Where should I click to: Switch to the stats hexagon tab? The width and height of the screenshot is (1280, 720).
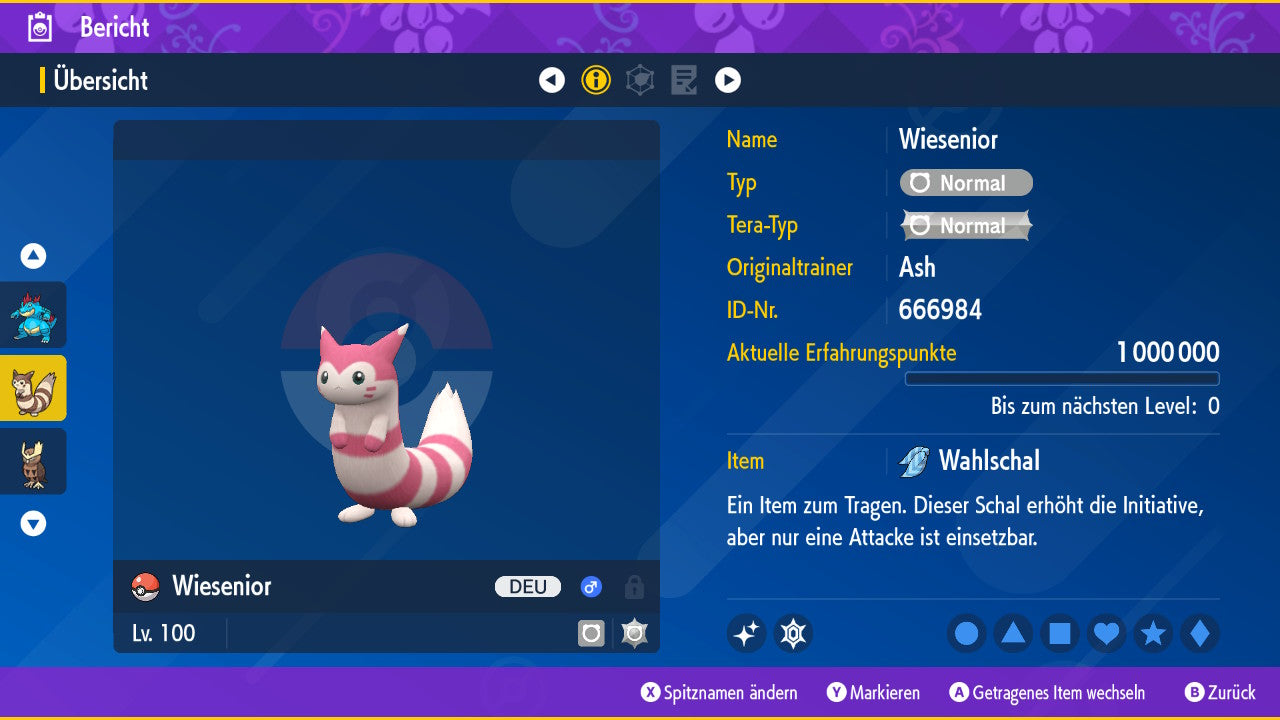(x=640, y=80)
